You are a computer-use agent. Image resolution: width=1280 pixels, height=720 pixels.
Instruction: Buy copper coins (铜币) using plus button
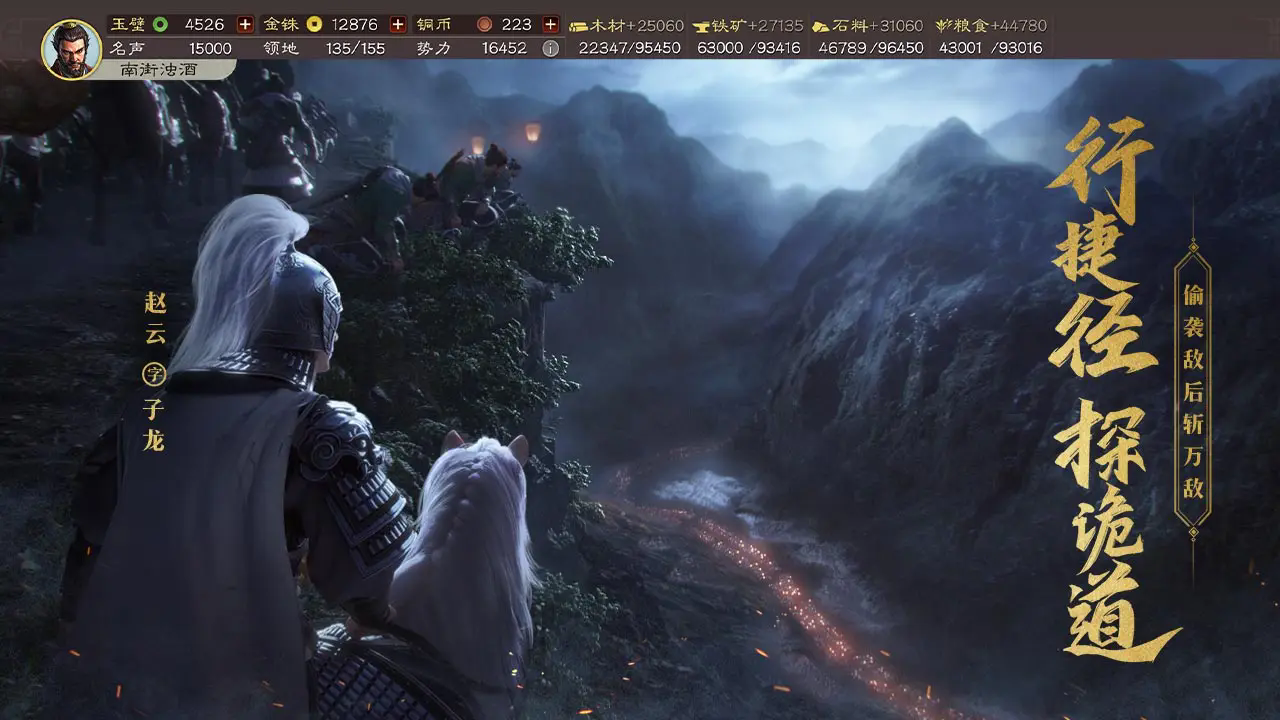[x=550, y=24]
